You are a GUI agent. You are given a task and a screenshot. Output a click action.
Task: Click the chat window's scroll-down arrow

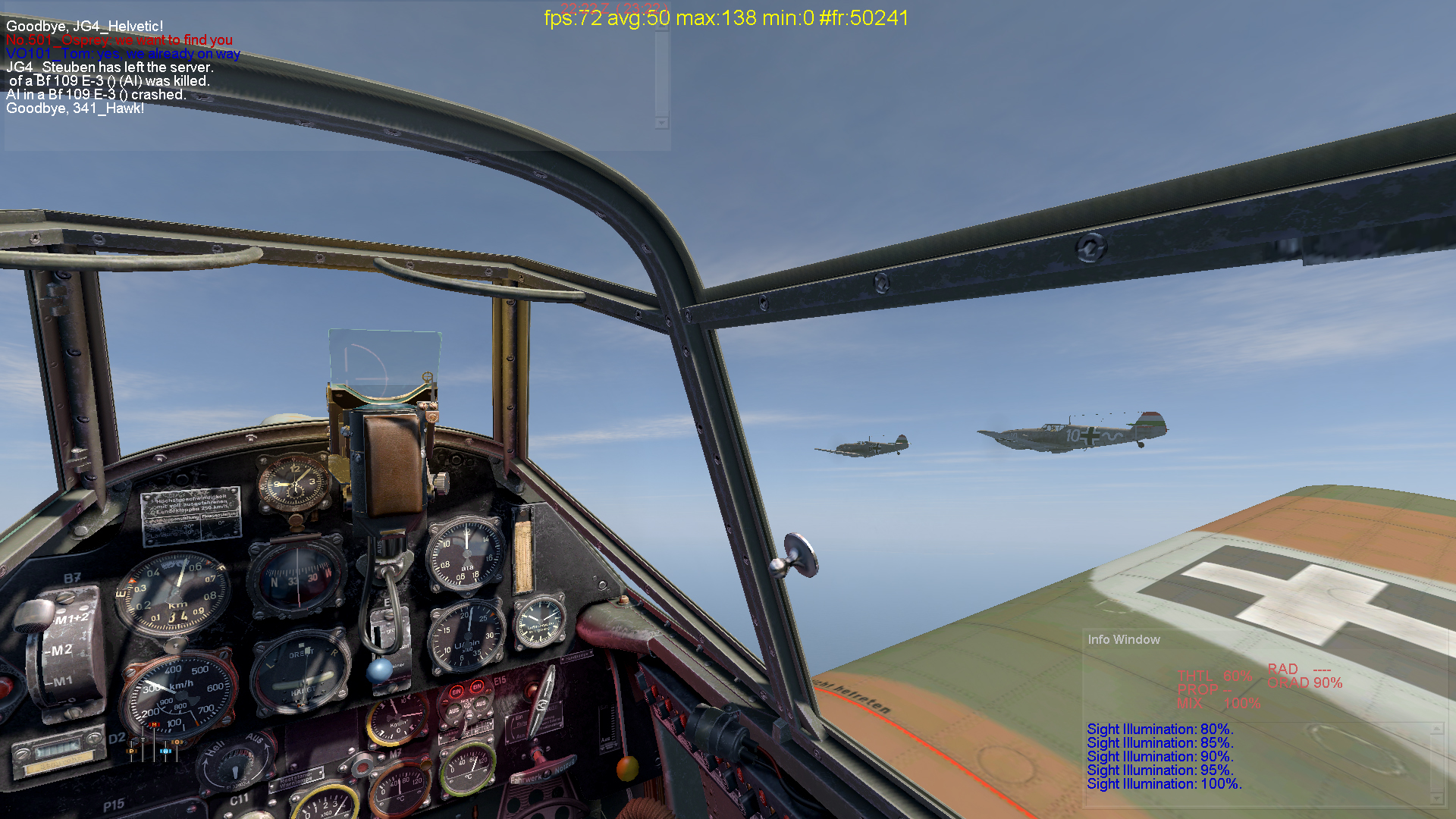click(x=662, y=123)
